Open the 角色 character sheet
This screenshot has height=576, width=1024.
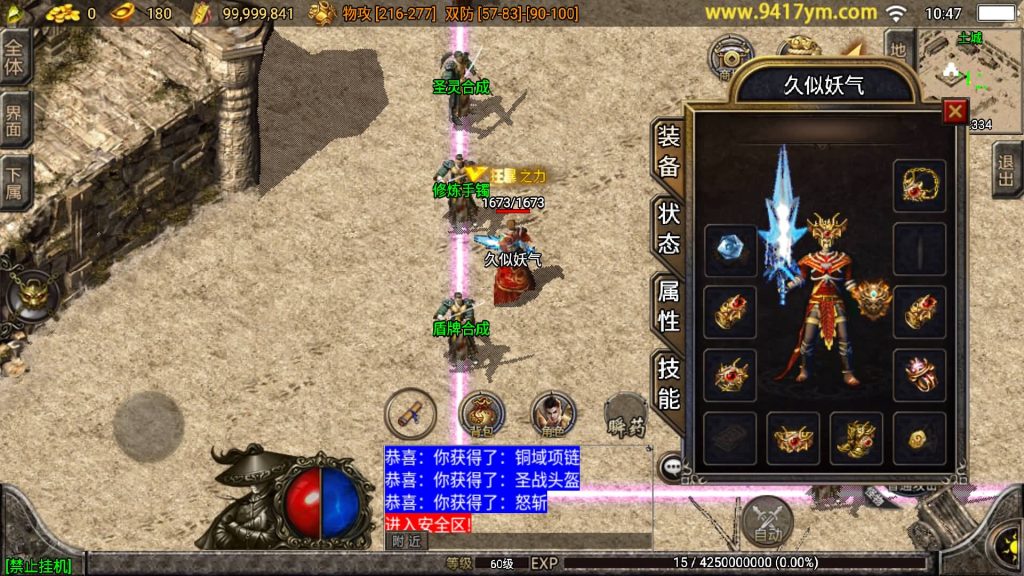549,412
